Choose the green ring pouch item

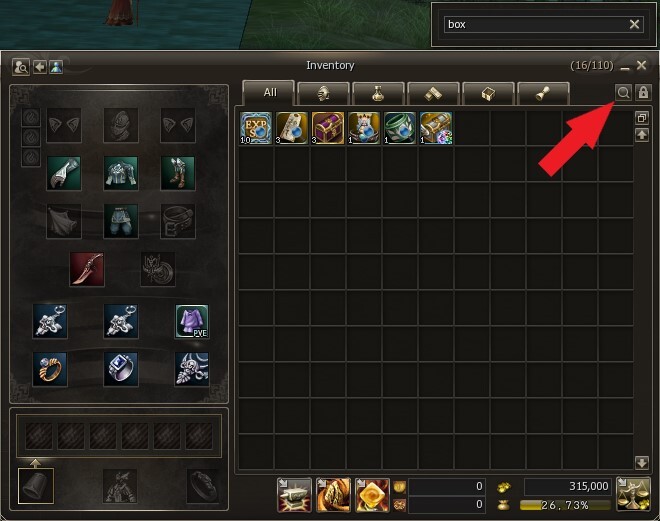[399, 127]
